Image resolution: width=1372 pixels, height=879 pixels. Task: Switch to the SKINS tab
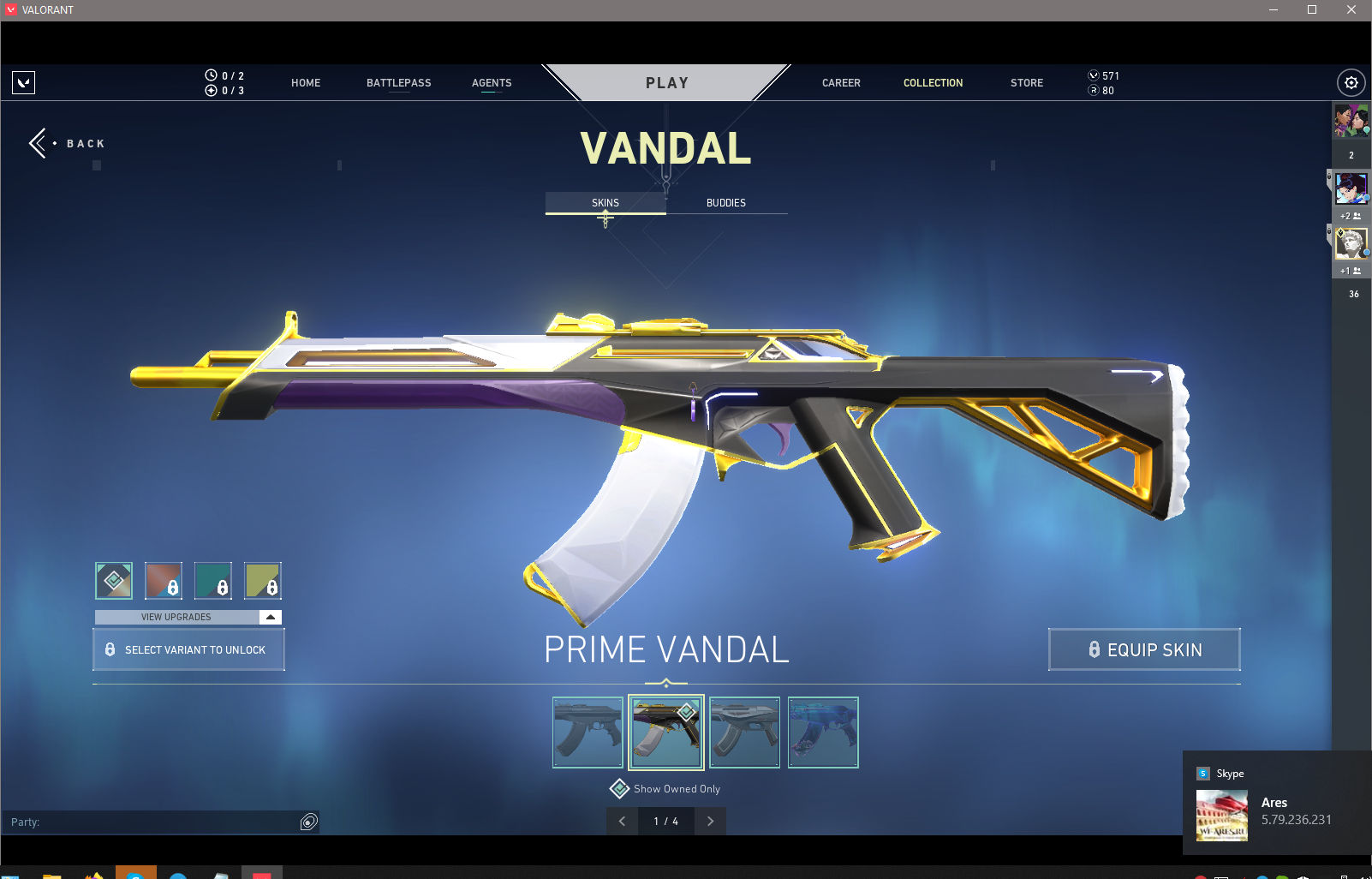(x=605, y=203)
